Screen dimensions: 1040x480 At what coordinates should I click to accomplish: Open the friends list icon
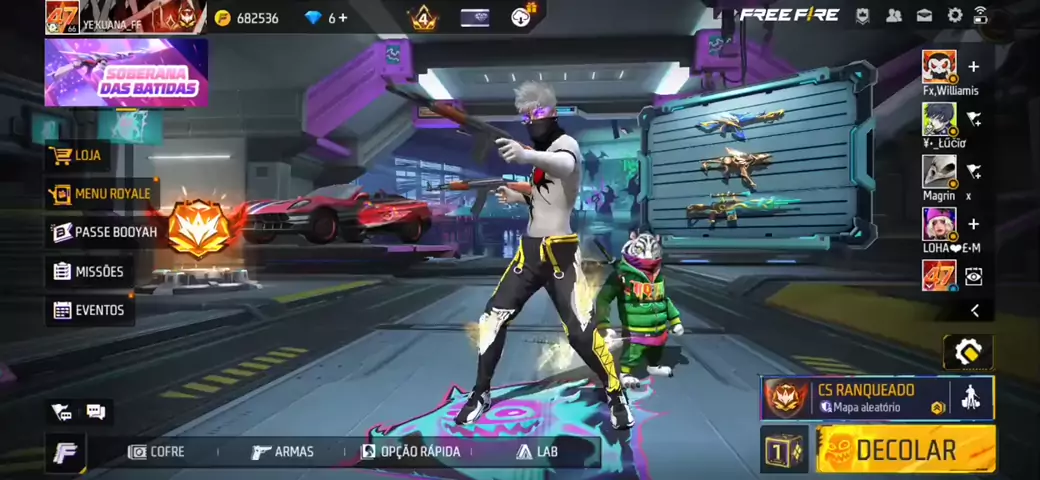pos(893,15)
